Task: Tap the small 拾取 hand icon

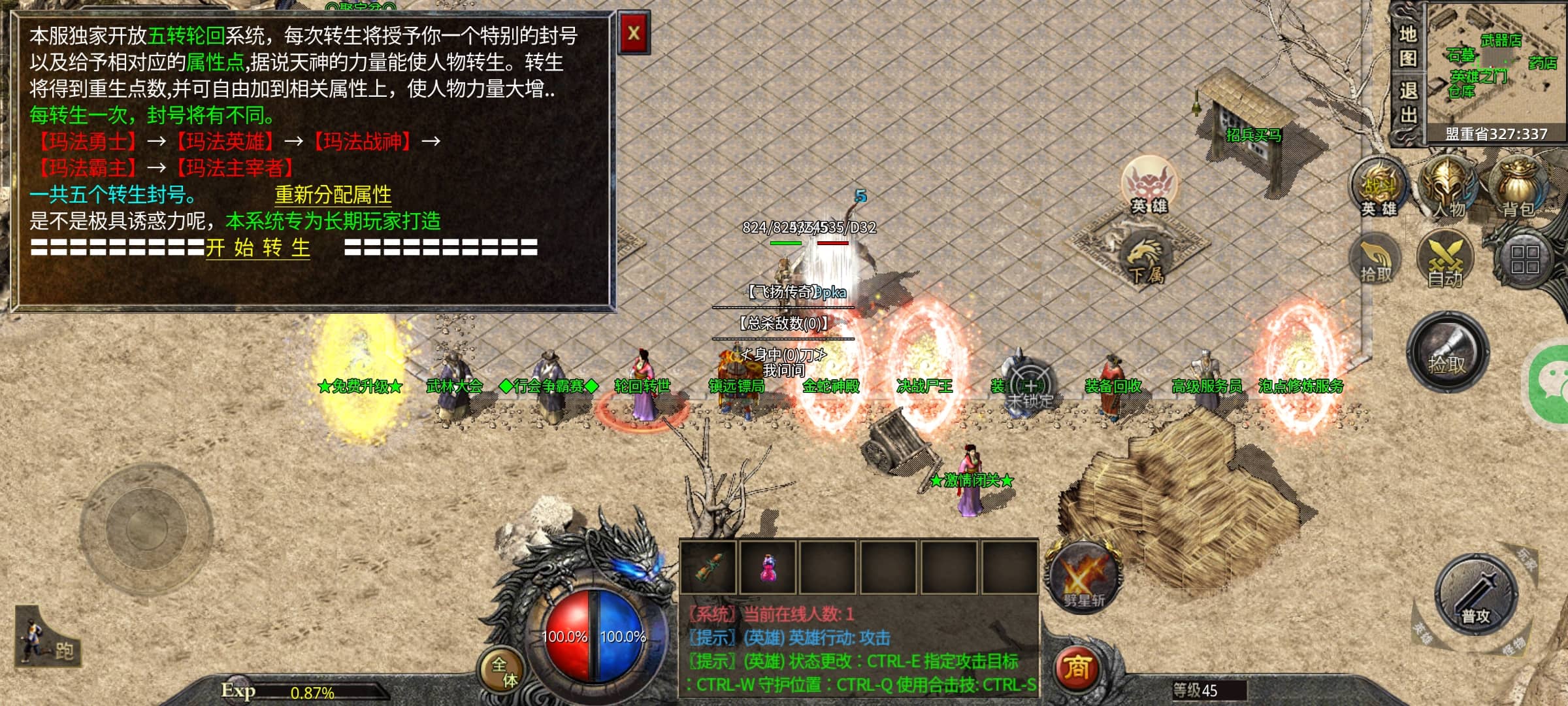Action: point(1376,261)
